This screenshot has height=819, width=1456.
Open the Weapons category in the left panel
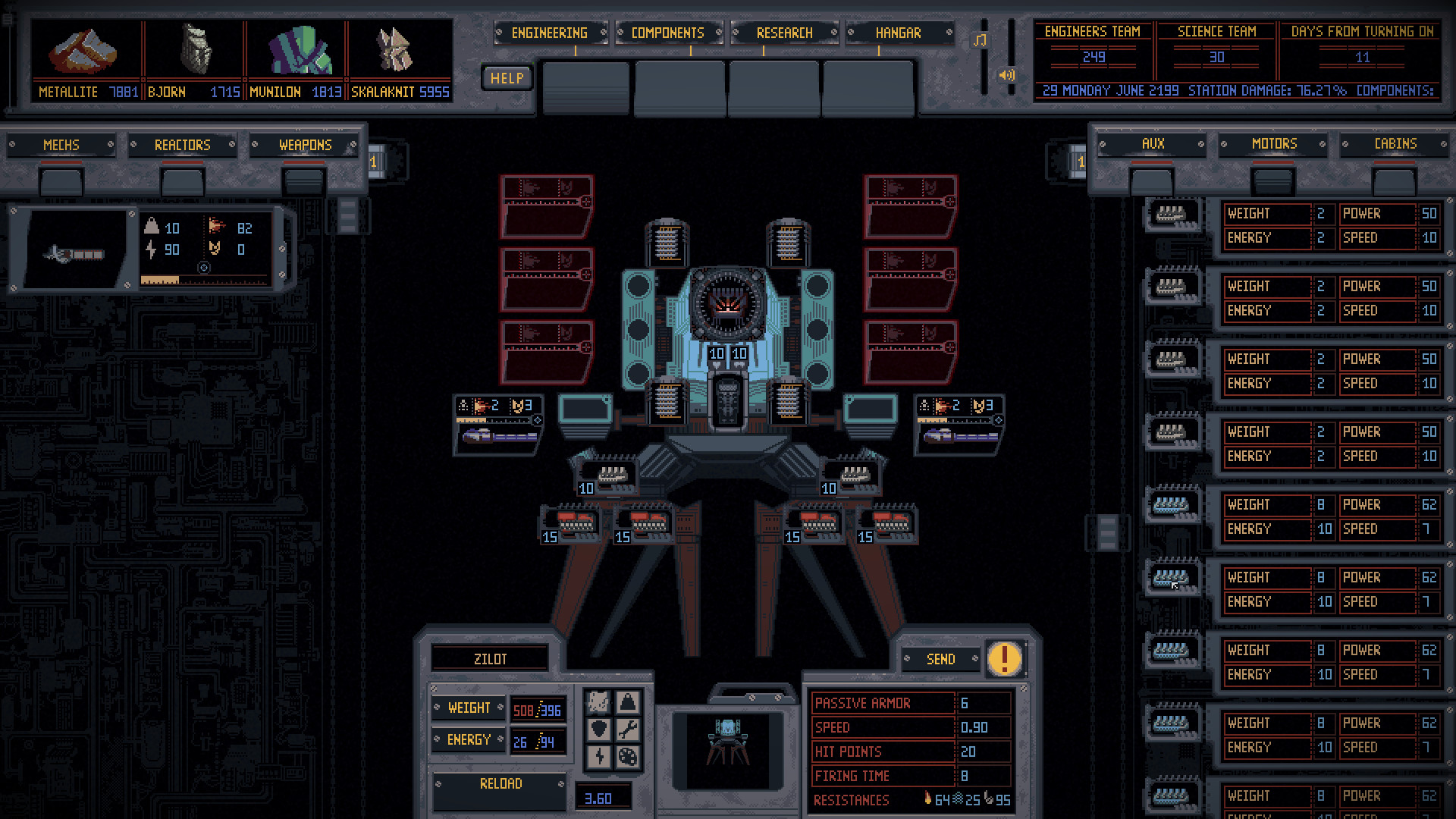click(x=304, y=145)
